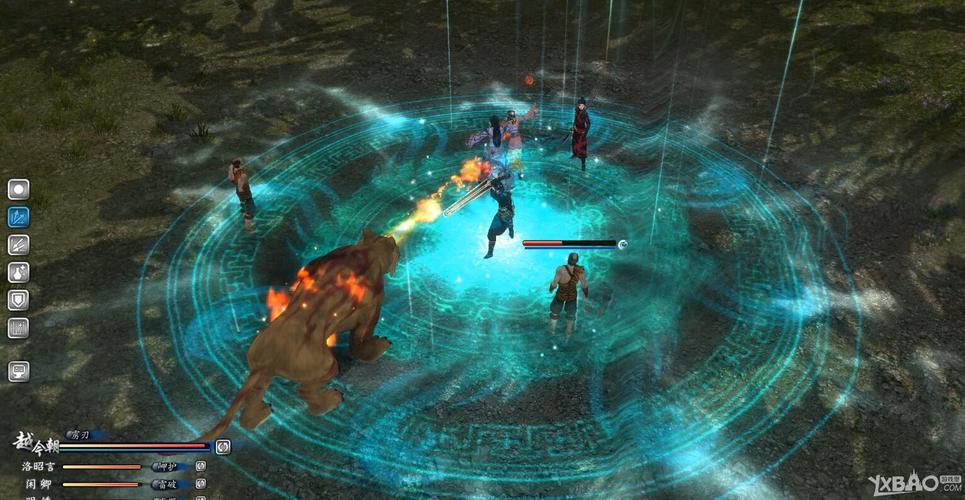Select party member 洛昭言
965x500 pixels.
[x=39, y=467]
